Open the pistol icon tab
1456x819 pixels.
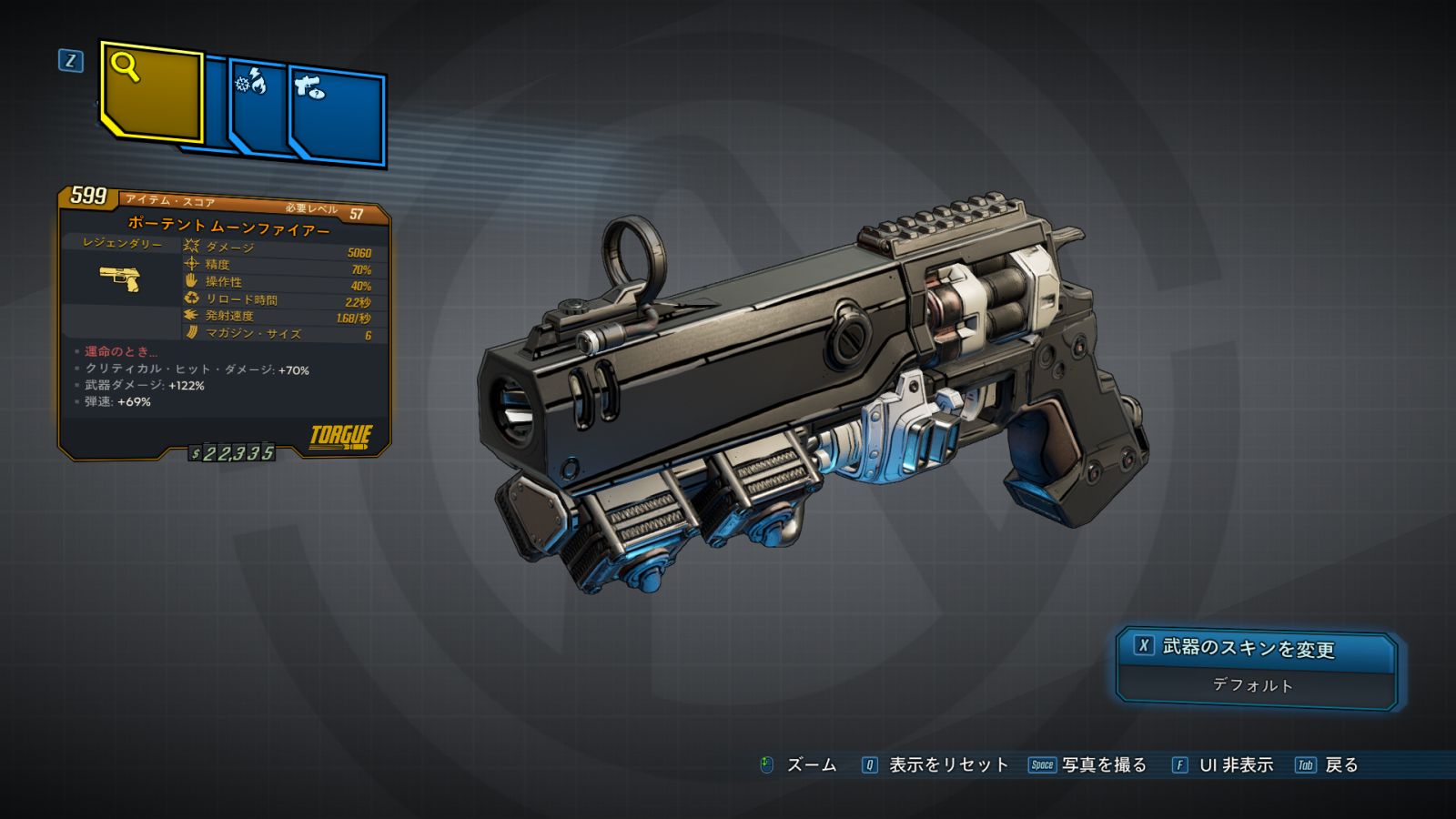(x=338, y=116)
